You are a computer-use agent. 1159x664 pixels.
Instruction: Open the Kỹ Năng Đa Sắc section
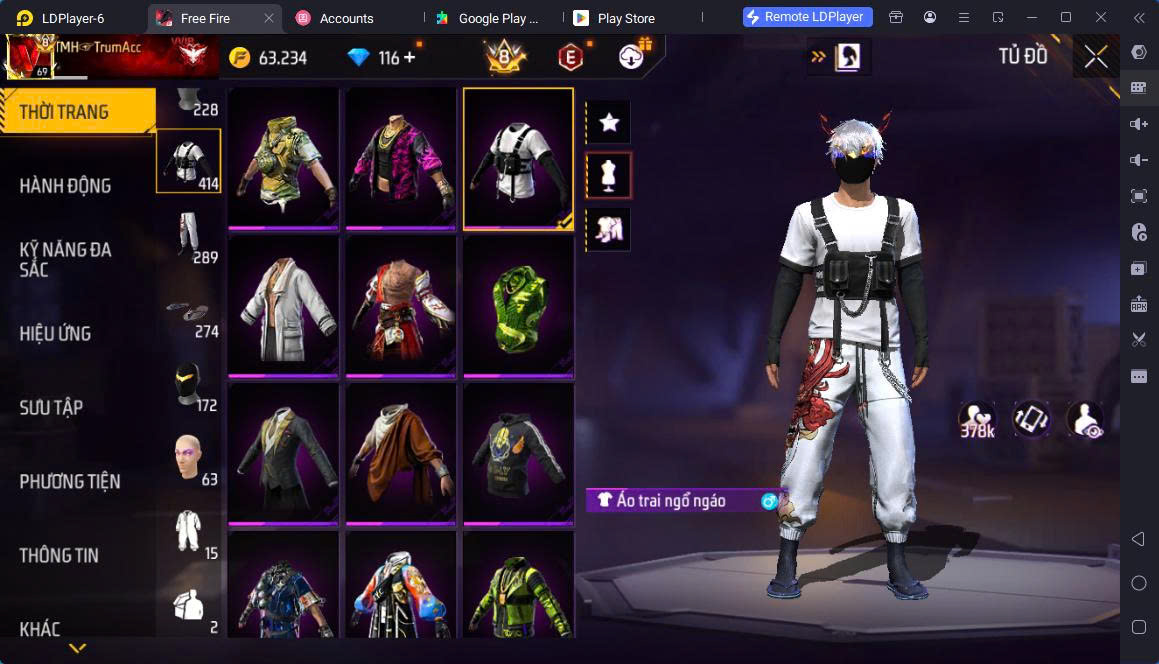tap(65, 259)
